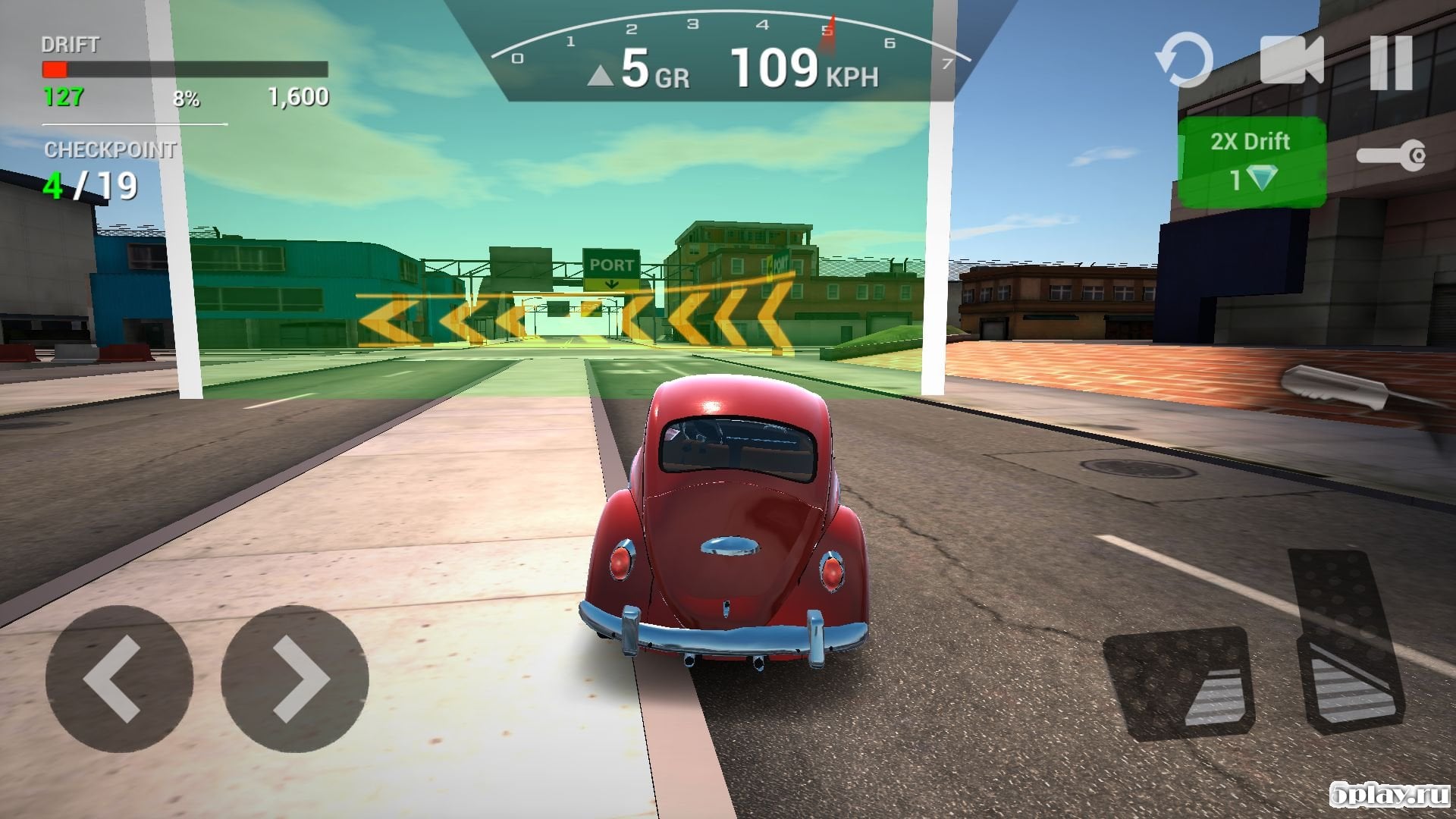Activate the 2X Drift boost
Screen dimensions: 1456x819
click(1251, 162)
